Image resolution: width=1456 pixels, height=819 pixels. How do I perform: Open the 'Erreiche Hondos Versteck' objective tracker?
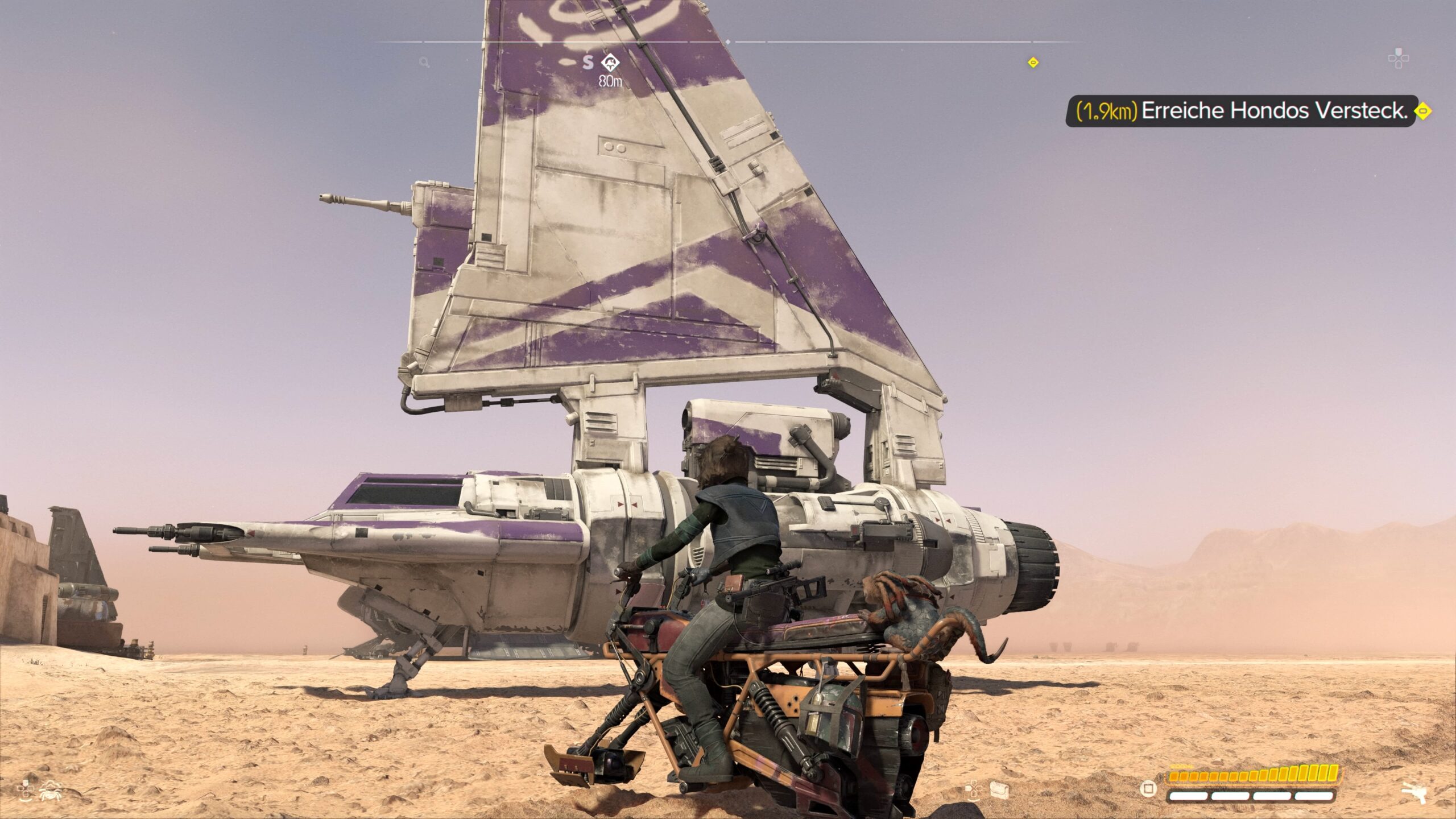pos(1240,111)
